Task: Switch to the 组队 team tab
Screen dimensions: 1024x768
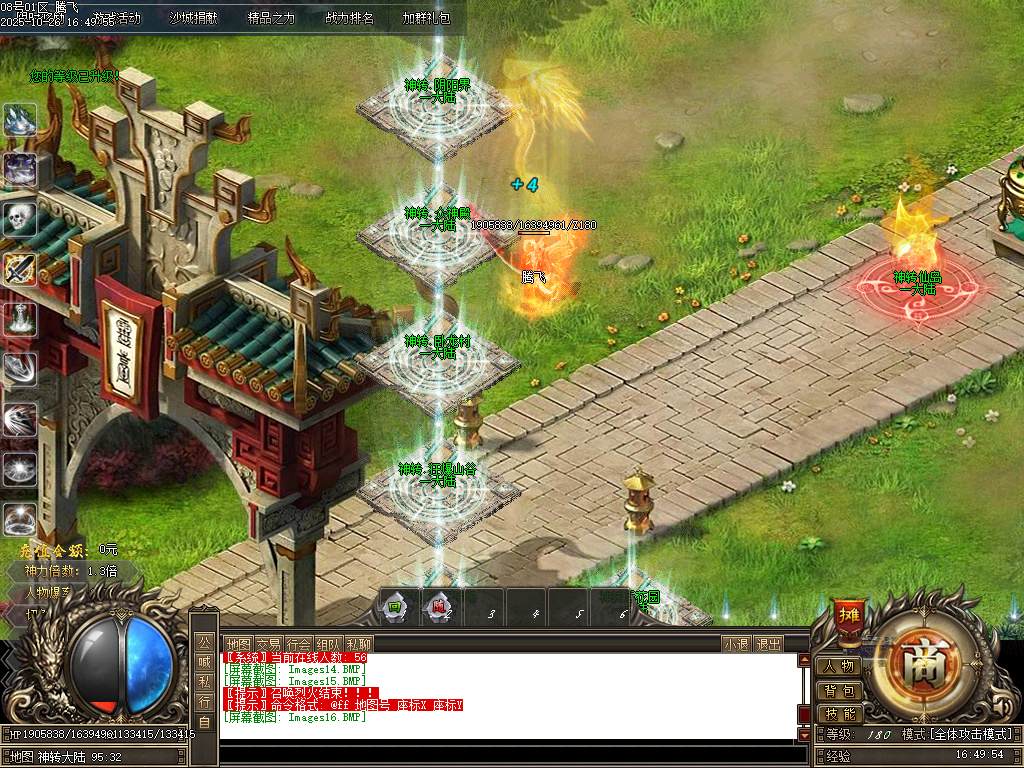Action: [329, 644]
